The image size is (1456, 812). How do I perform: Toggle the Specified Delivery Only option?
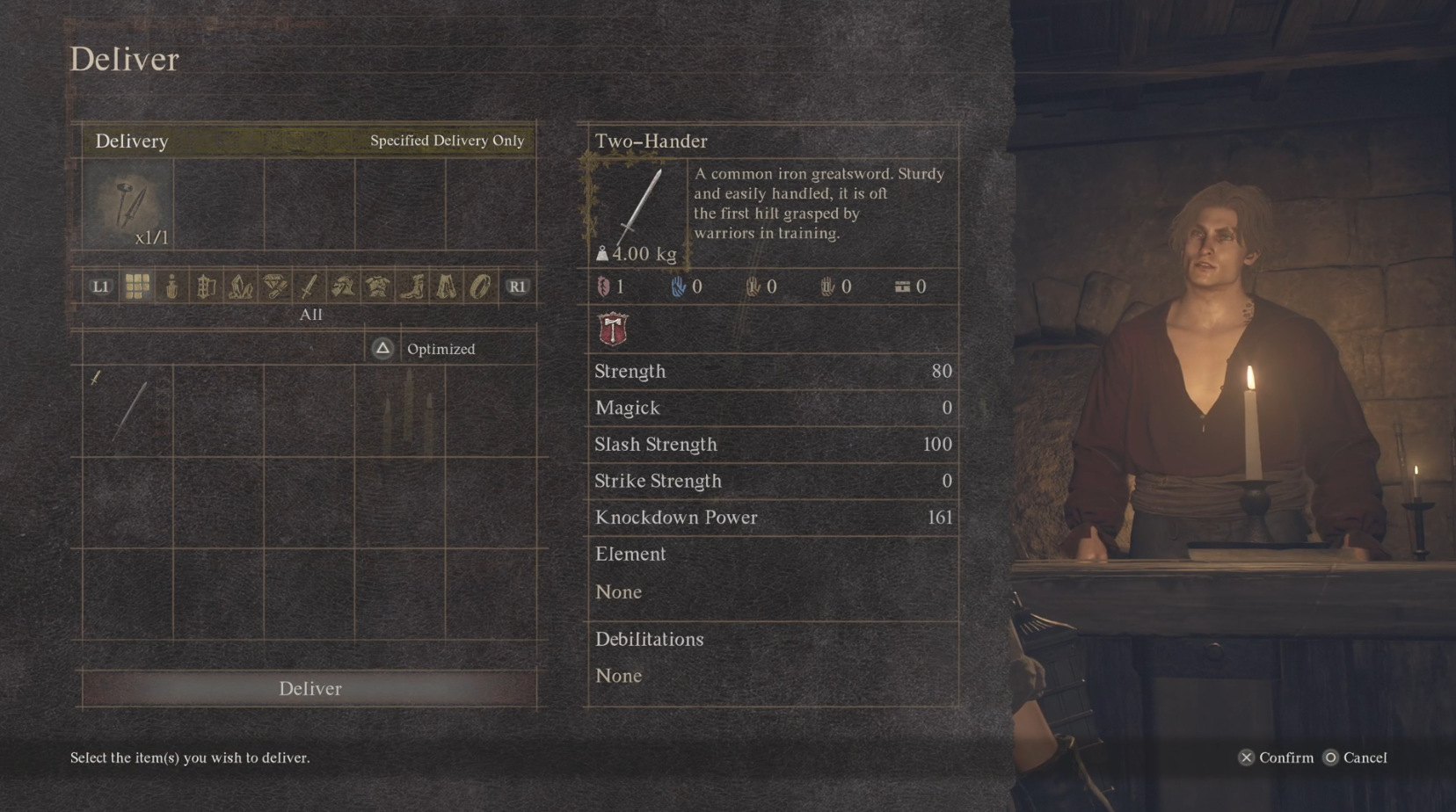[445, 141]
